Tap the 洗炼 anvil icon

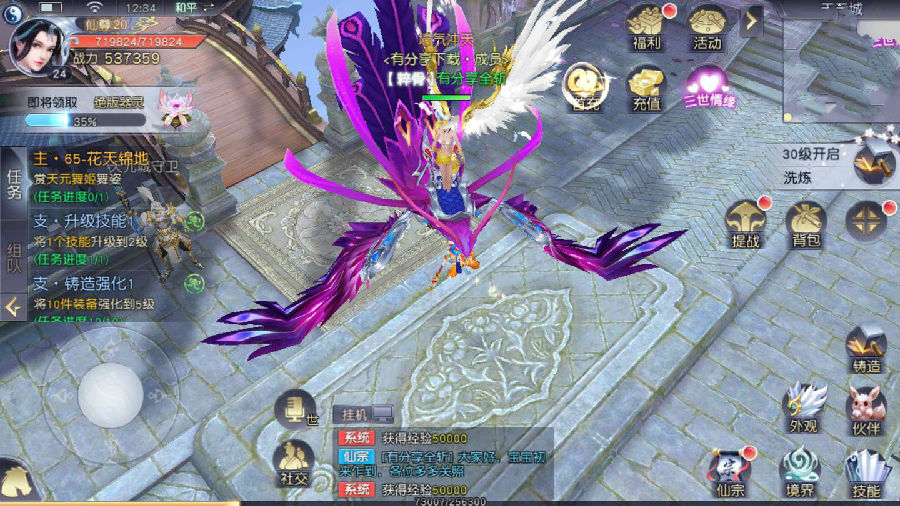coord(874,163)
